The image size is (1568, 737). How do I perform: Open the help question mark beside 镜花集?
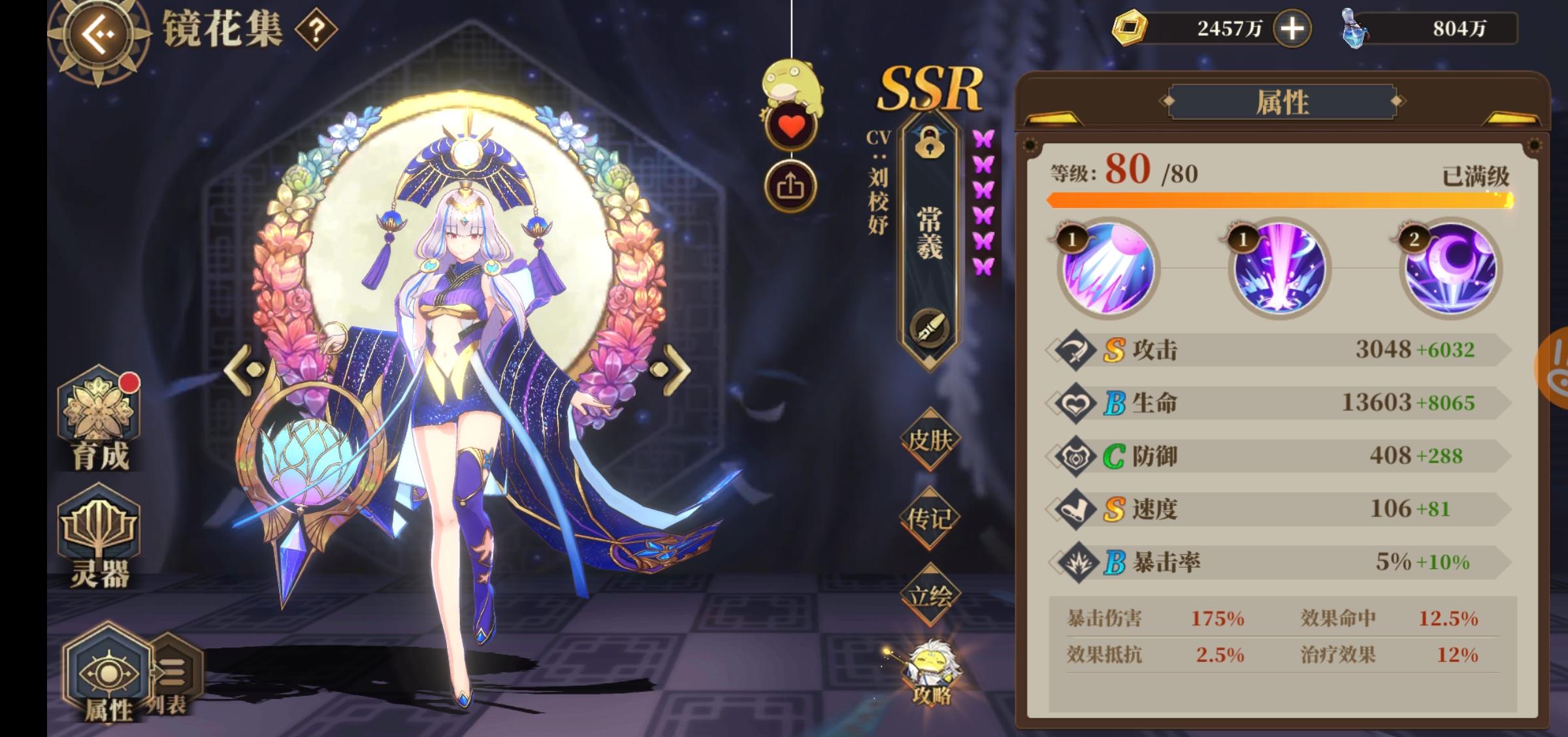coord(316,29)
